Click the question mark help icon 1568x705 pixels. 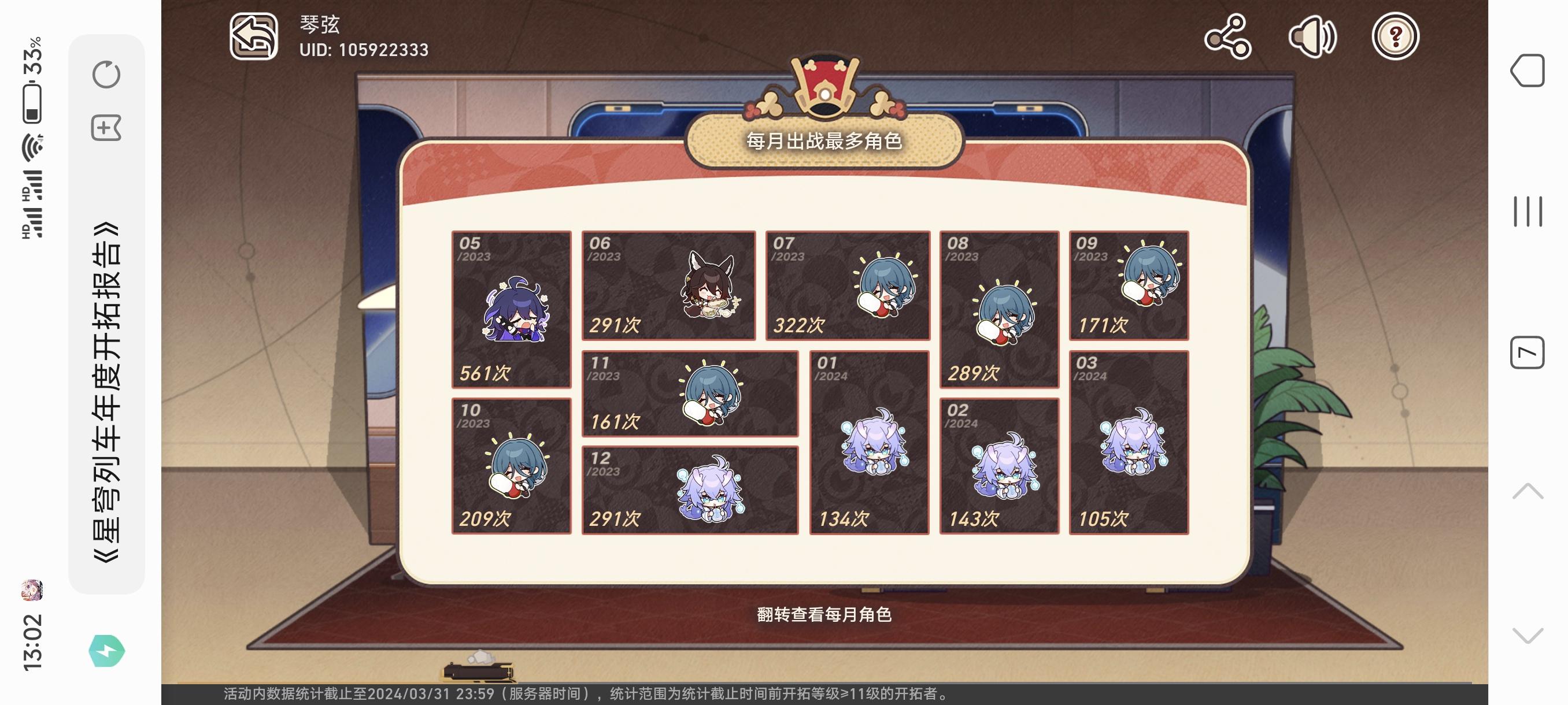pos(1396,38)
